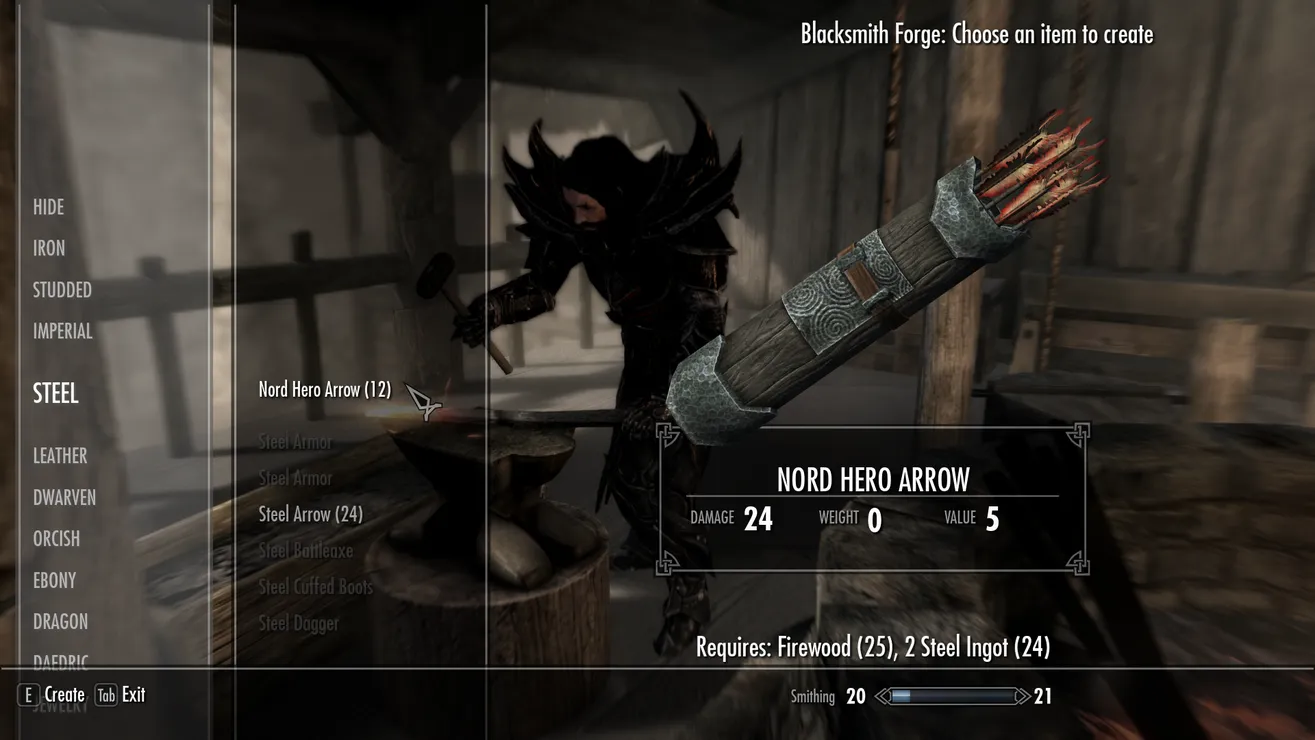This screenshot has width=1315, height=740.
Task: Select the Steel Dagger entry
Action: point(298,623)
